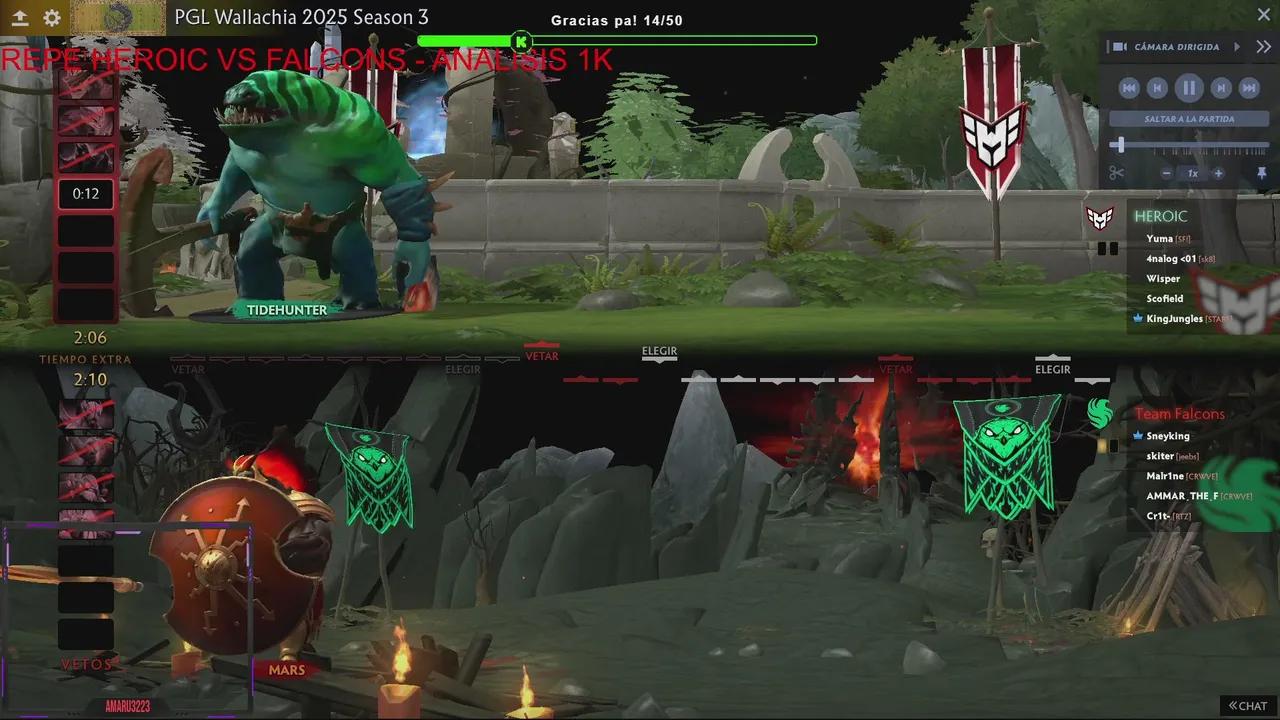Viewport: 1280px width, 720px height.
Task: Skip to the beginning of the replay
Action: tap(1128, 88)
